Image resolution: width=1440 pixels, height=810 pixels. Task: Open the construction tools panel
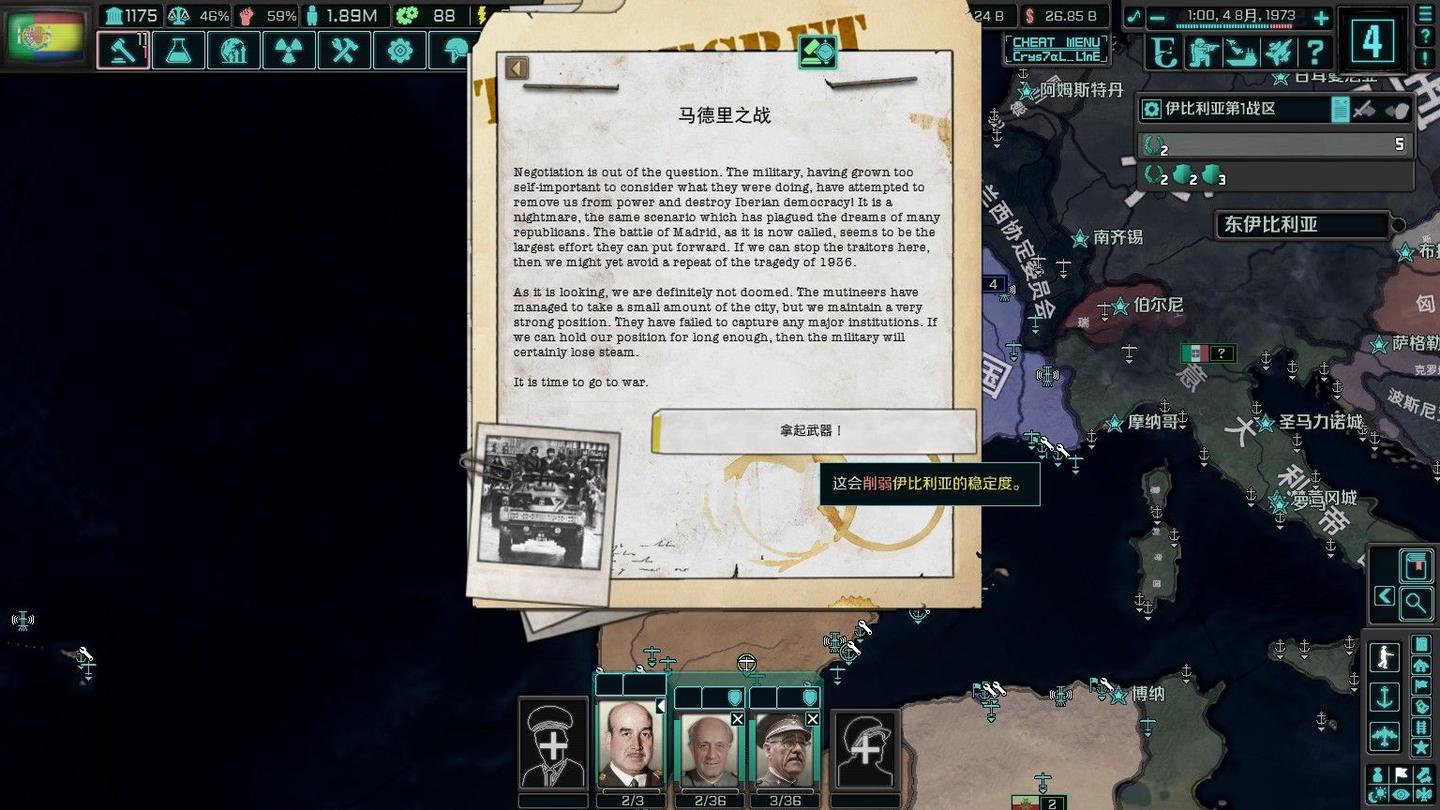[x=344, y=50]
